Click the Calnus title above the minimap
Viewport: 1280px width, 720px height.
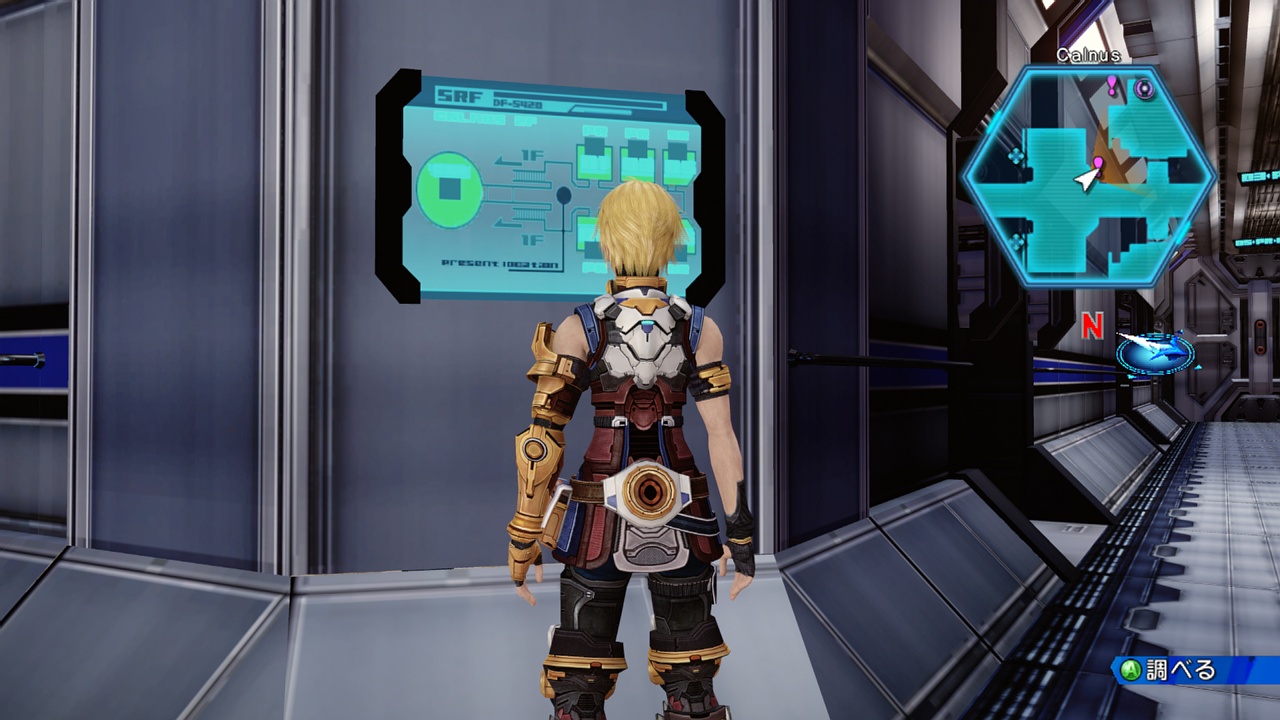(1087, 53)
